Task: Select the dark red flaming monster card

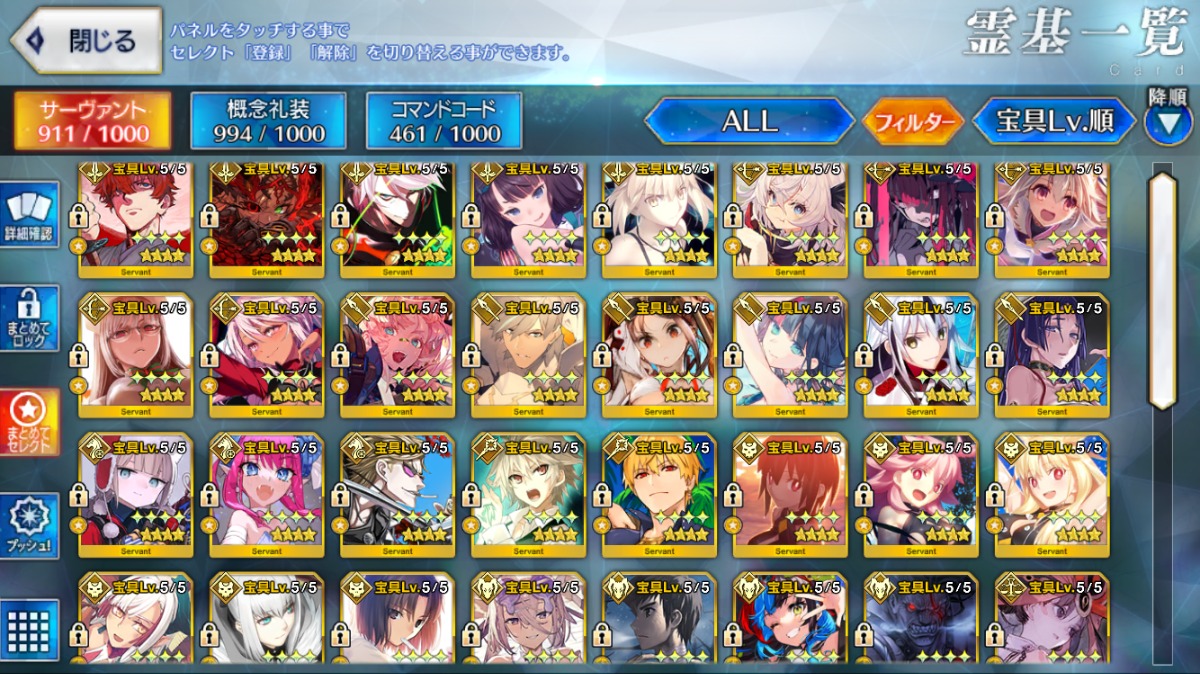Action: (266, 215)
